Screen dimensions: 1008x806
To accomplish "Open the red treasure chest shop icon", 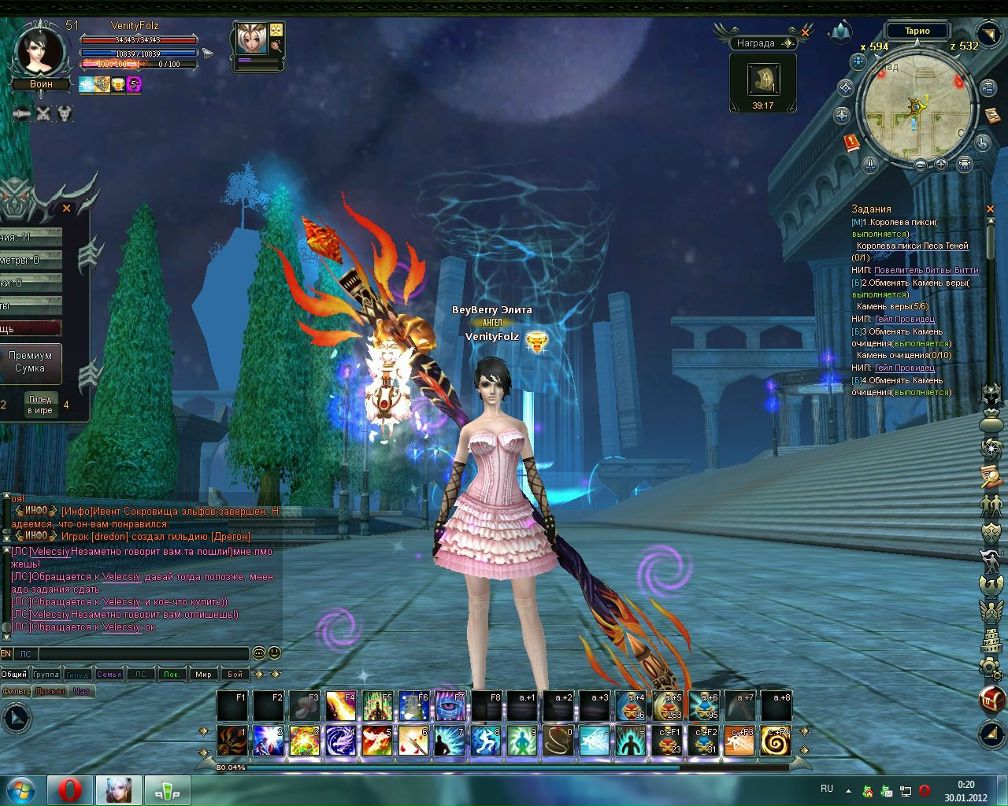I will (x=992, y=697).
